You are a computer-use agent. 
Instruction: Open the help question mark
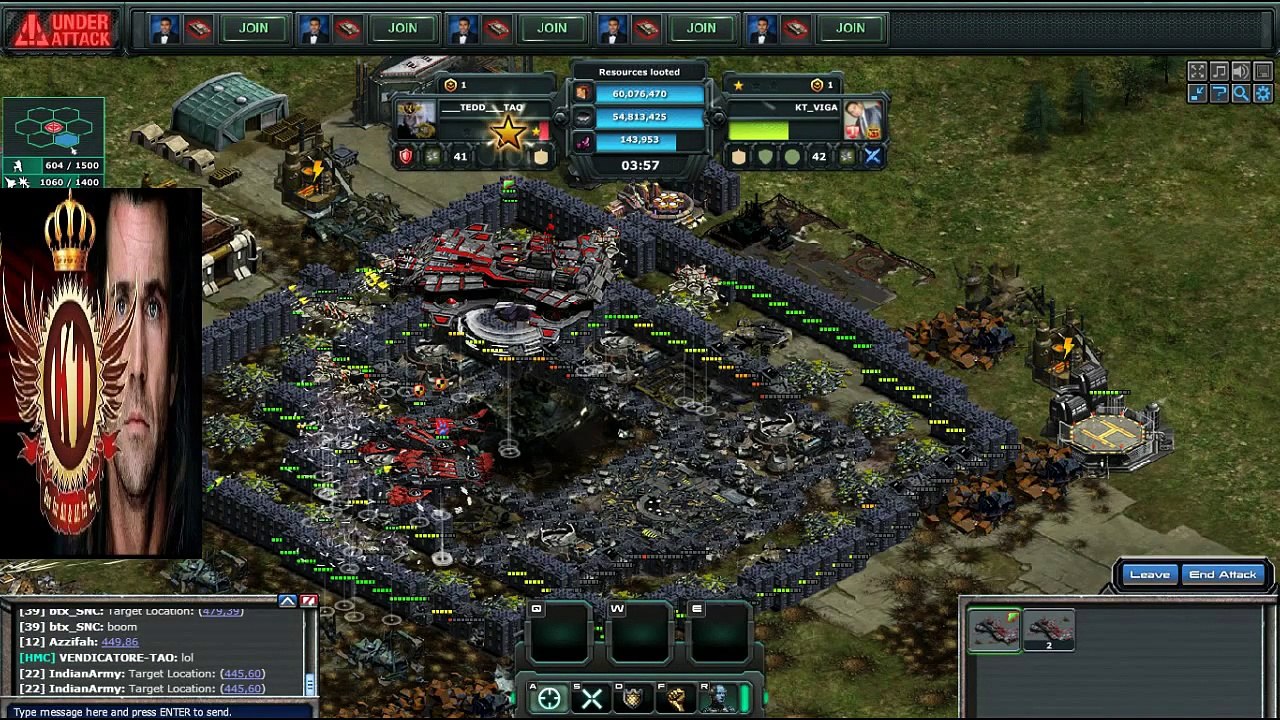(1219, 93)
